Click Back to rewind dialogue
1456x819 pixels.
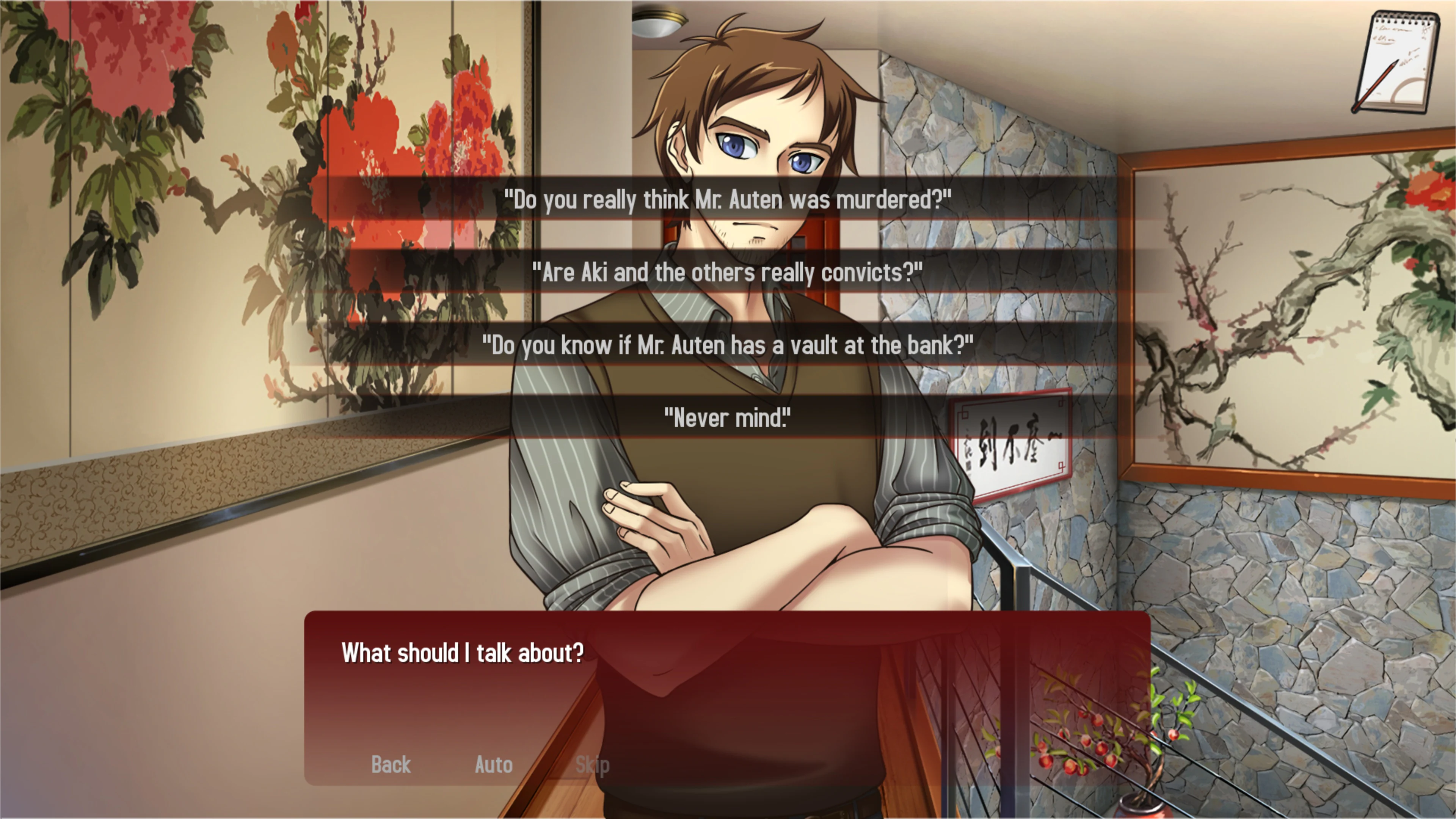coord(390,765)
